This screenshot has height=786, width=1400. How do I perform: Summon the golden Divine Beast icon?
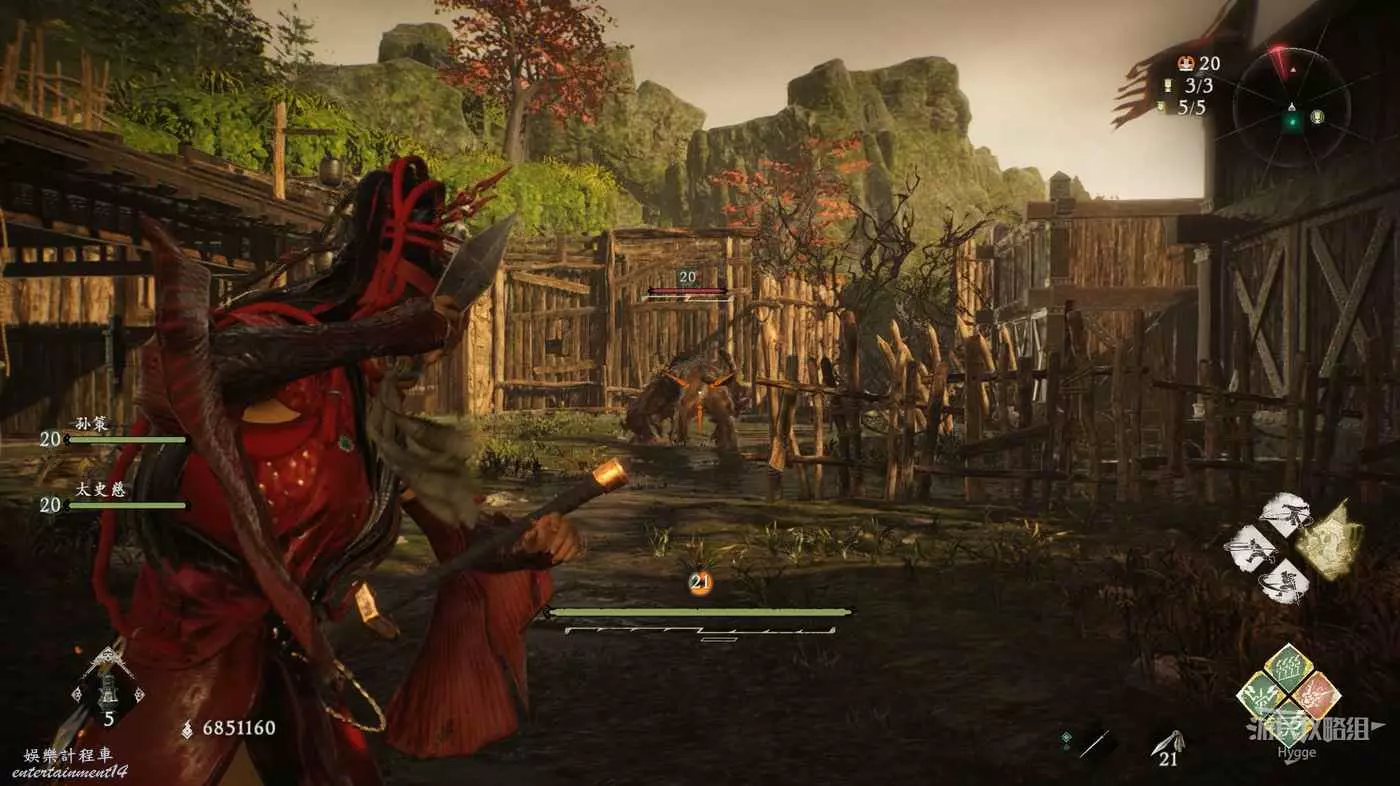coord(1330,541)
